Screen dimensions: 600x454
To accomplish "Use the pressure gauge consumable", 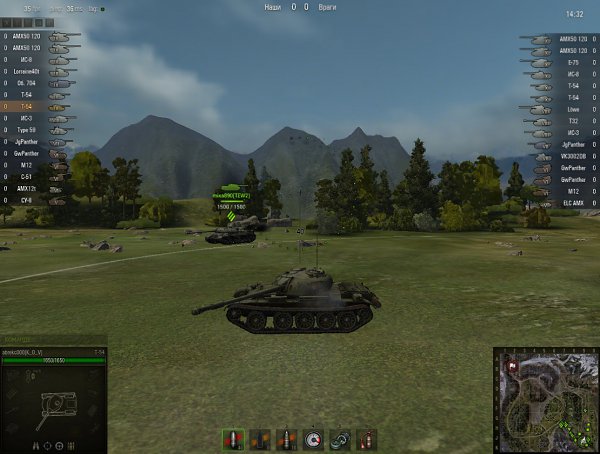I will click(314, 438).
